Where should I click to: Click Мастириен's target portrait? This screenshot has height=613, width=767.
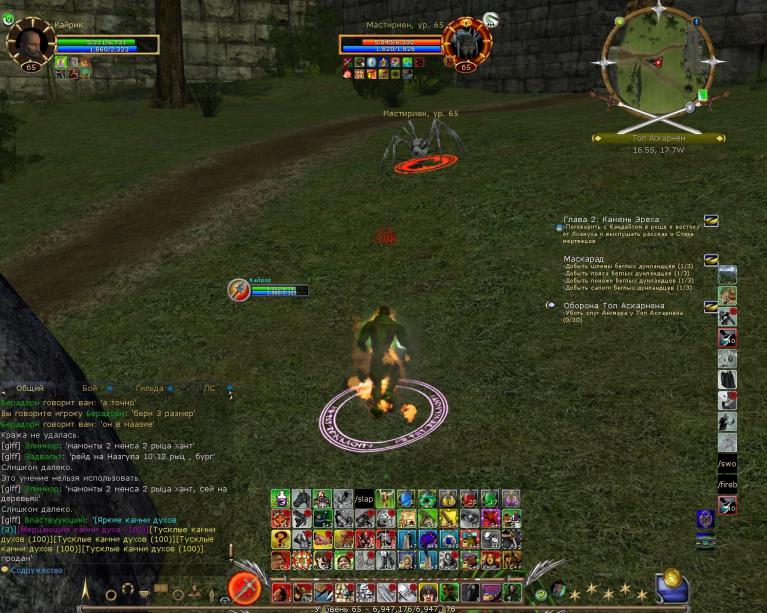click(x=466, y=42)
